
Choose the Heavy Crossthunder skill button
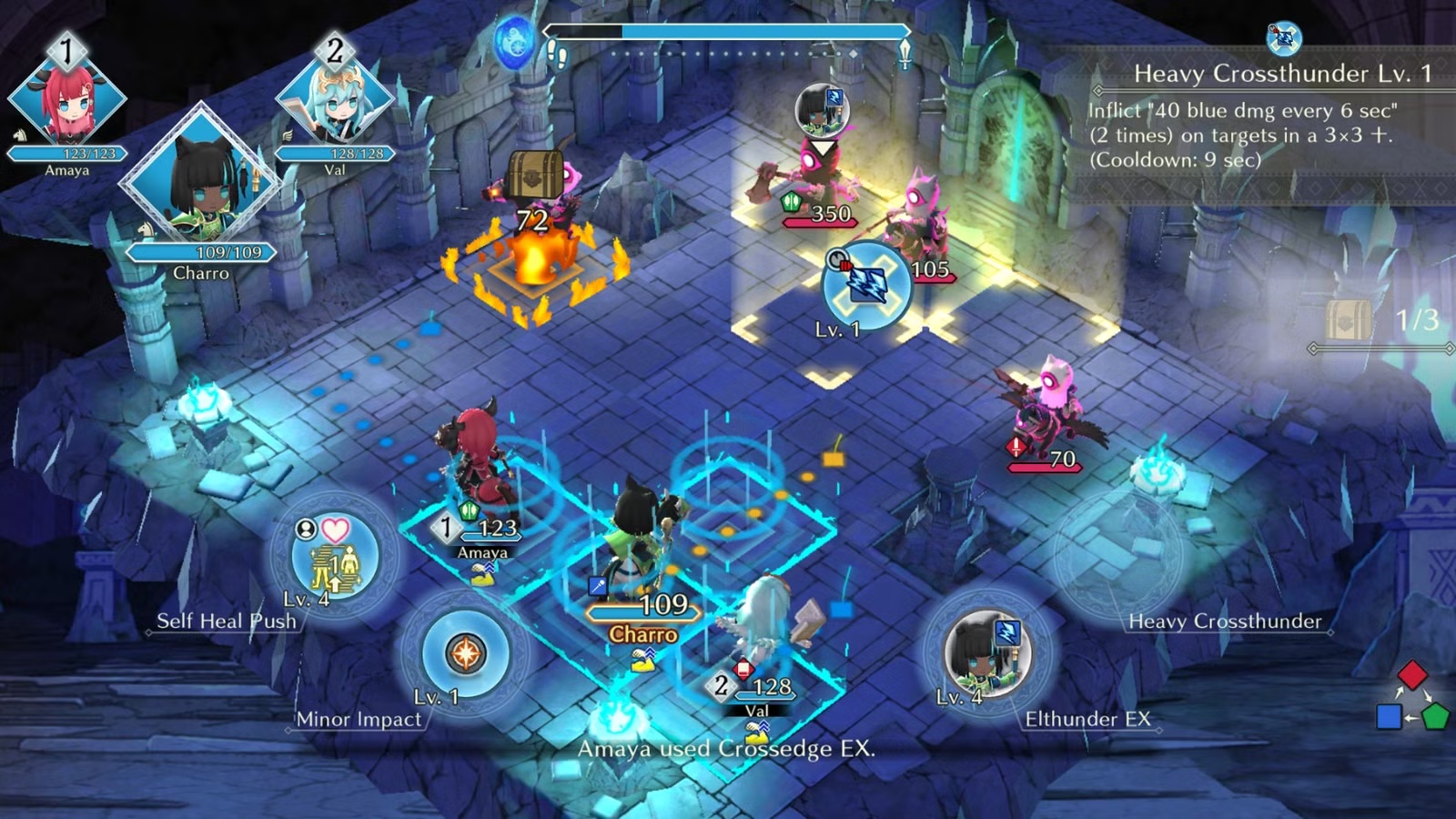[x=1117, y=555]
